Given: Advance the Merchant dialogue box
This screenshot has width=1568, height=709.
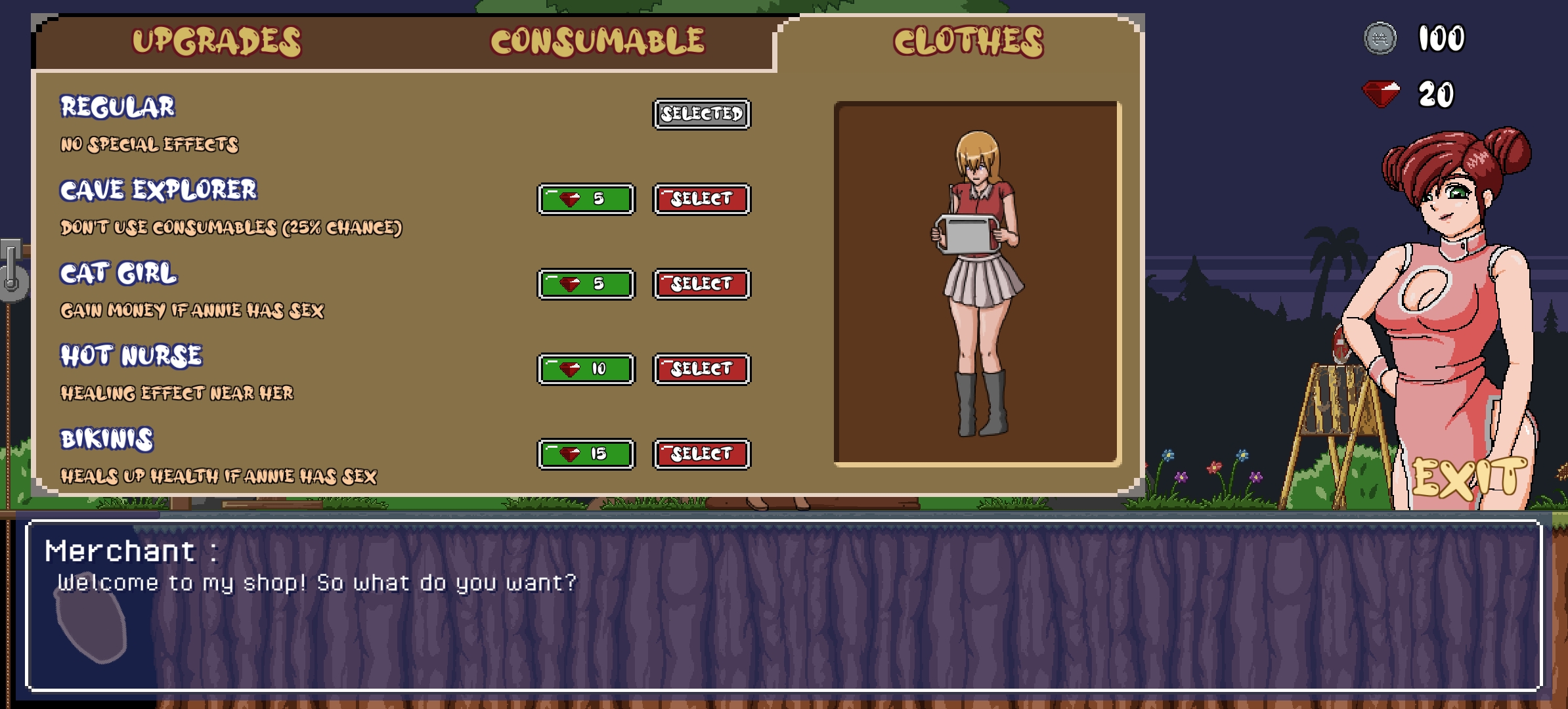Looking at the screenshot, I should pos(784,605).
